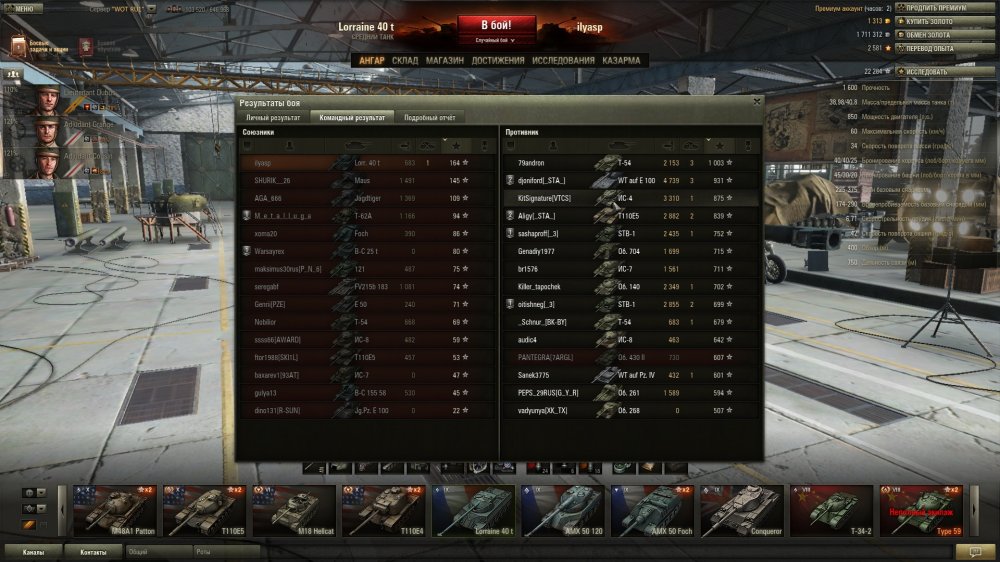Screen dimensions: 1000x562
Task: Click КУПИТЬ ЗОЛОТО button
Action: click(931, 21)
